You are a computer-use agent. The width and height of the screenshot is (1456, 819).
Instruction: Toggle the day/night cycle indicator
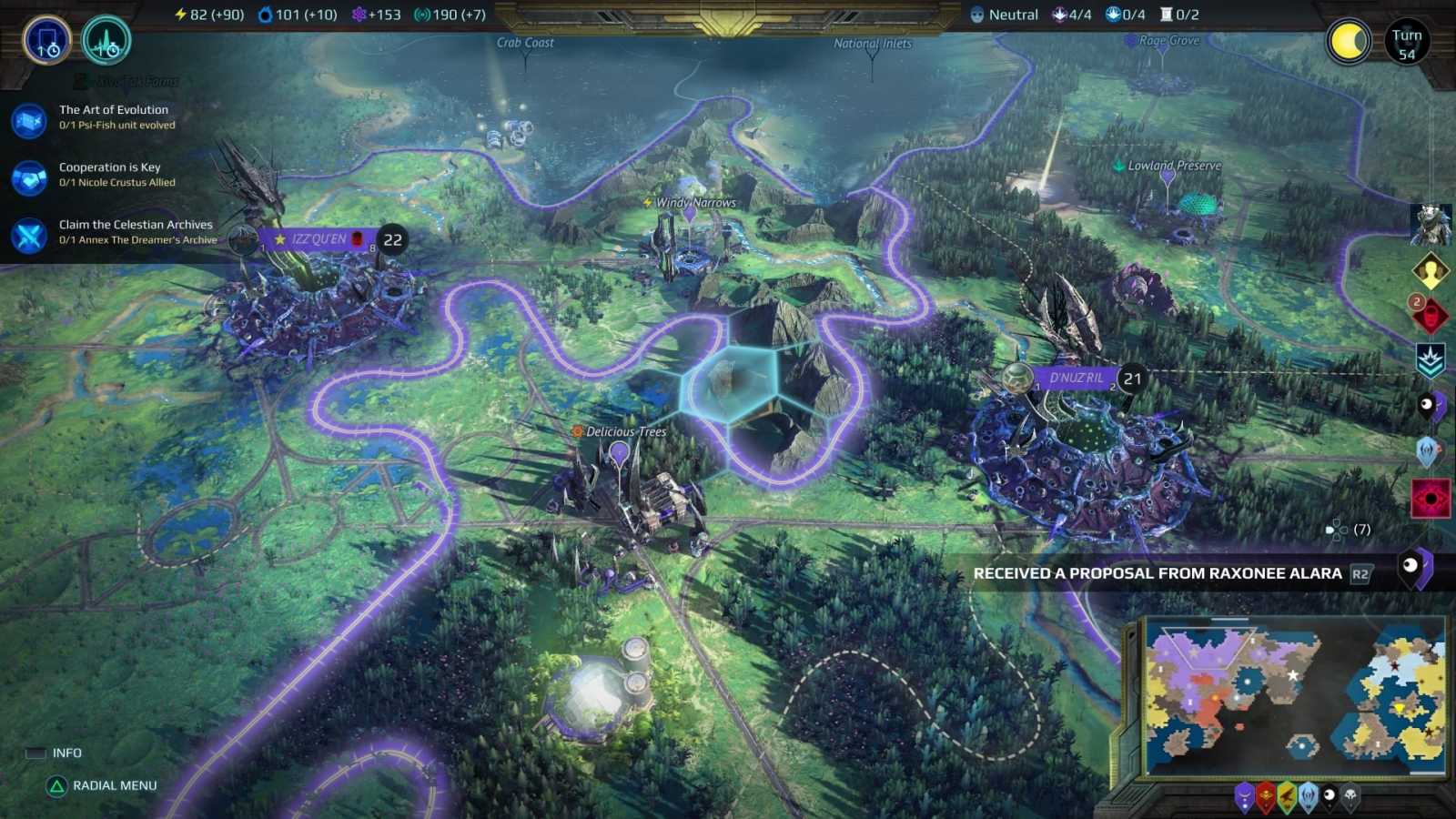[1348, 42]
